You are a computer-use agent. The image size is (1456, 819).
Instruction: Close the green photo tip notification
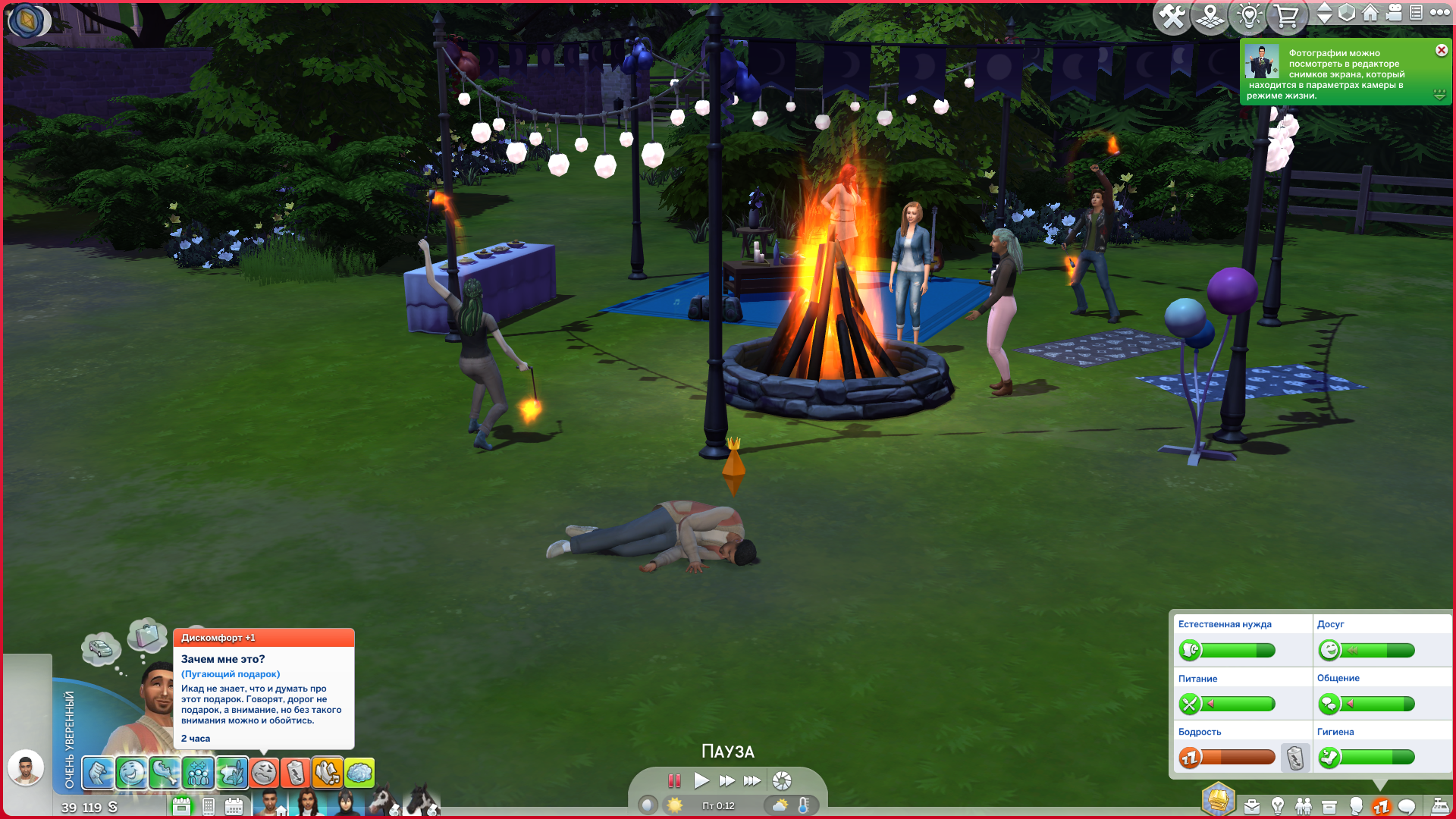[1441, 50]
